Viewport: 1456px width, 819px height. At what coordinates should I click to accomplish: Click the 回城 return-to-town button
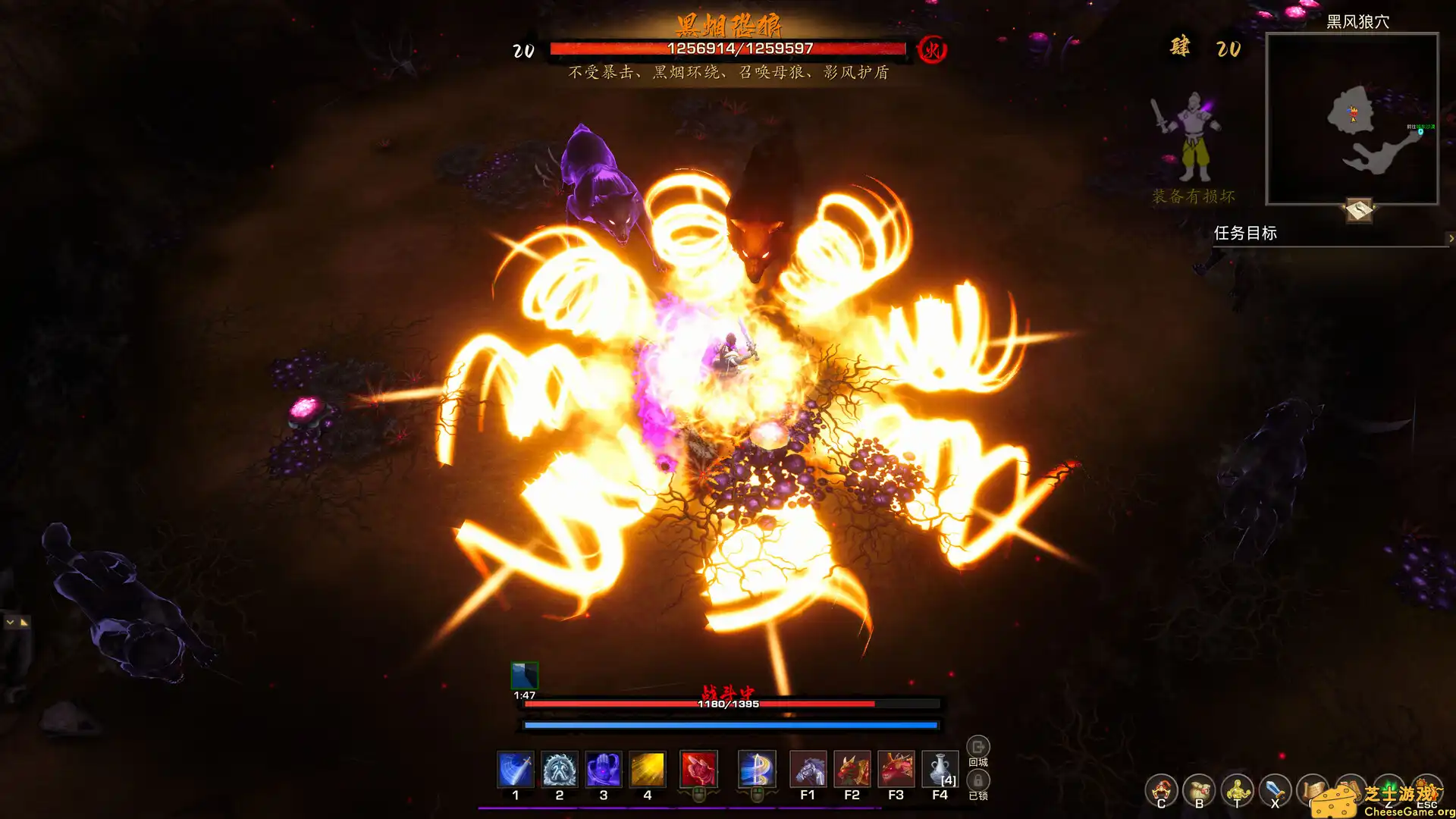(x=978, y=748)
